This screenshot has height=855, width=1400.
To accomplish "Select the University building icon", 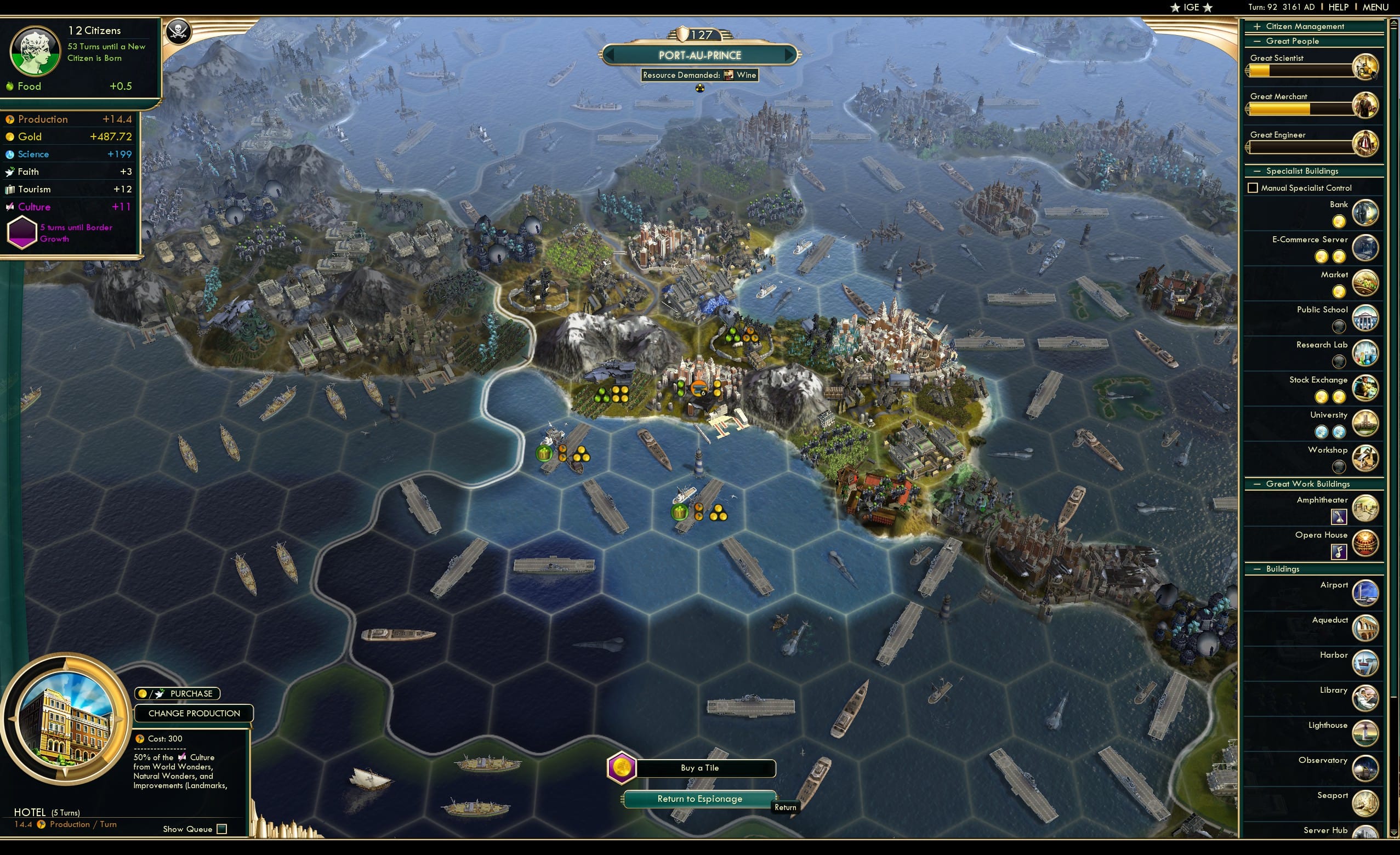I will [1367, 423].
